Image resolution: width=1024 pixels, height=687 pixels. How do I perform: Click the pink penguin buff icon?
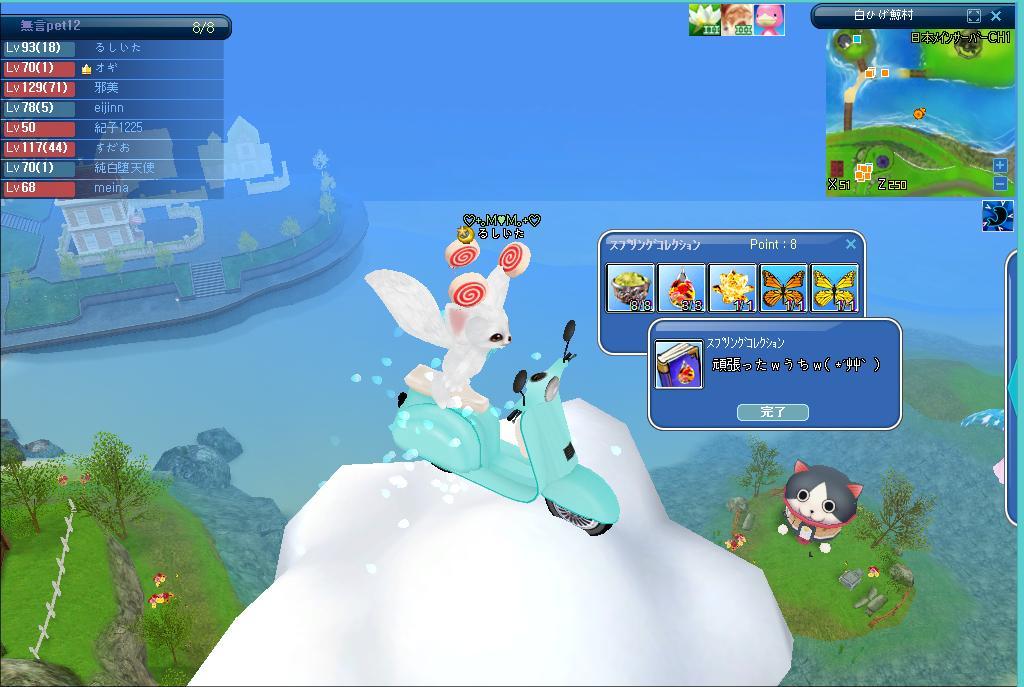769,20
